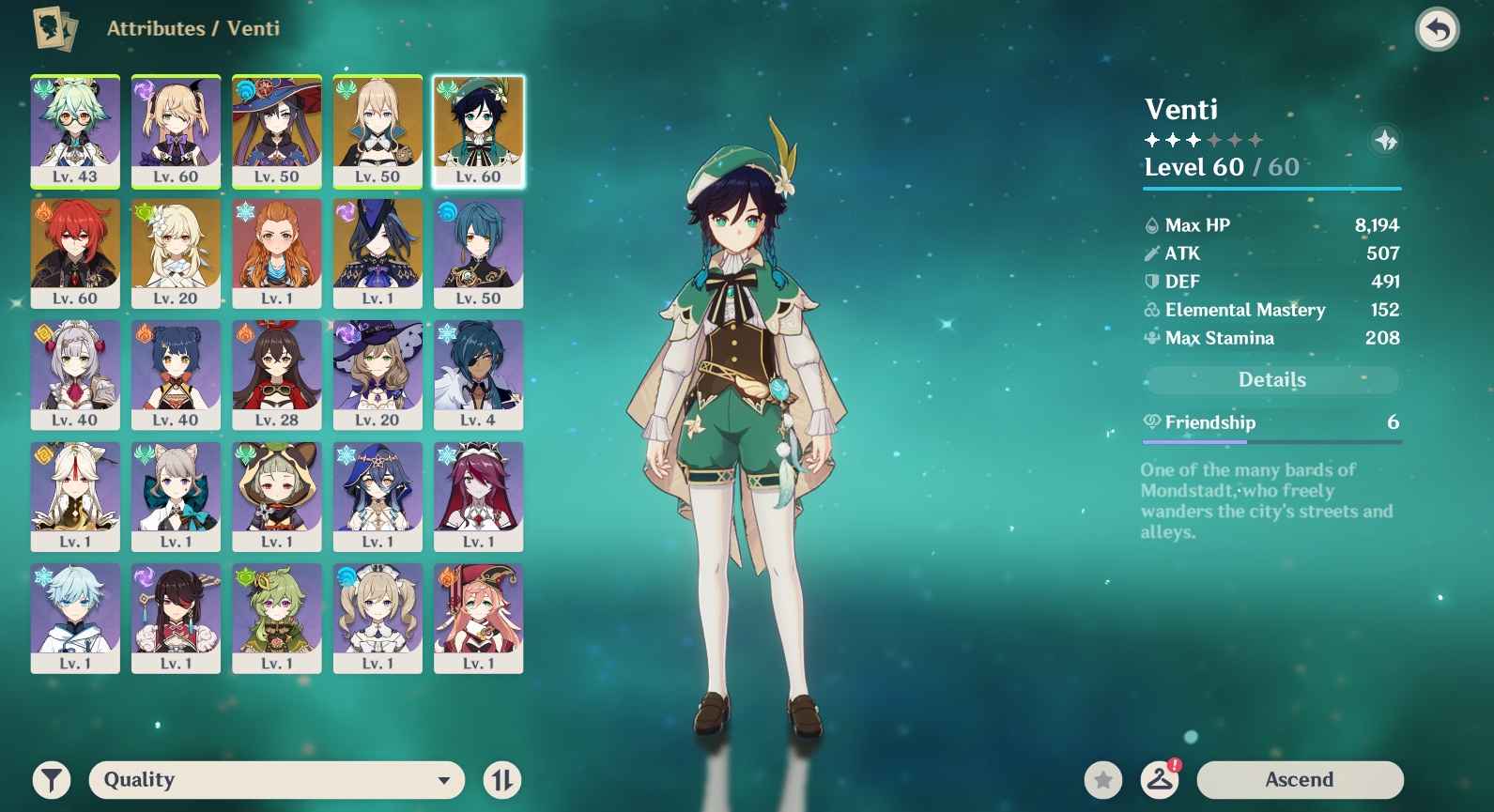Ascend Venti with the Ascend button
This screenshot has height=812, width=1494.
click(x=1300, y=779)
